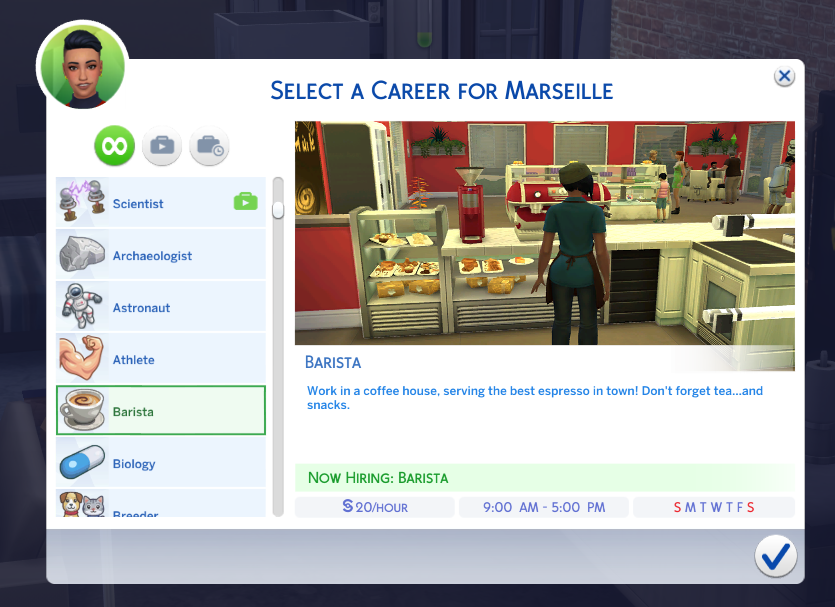
Task: Close the career selection dialog
Action: (x=785, y=77)
